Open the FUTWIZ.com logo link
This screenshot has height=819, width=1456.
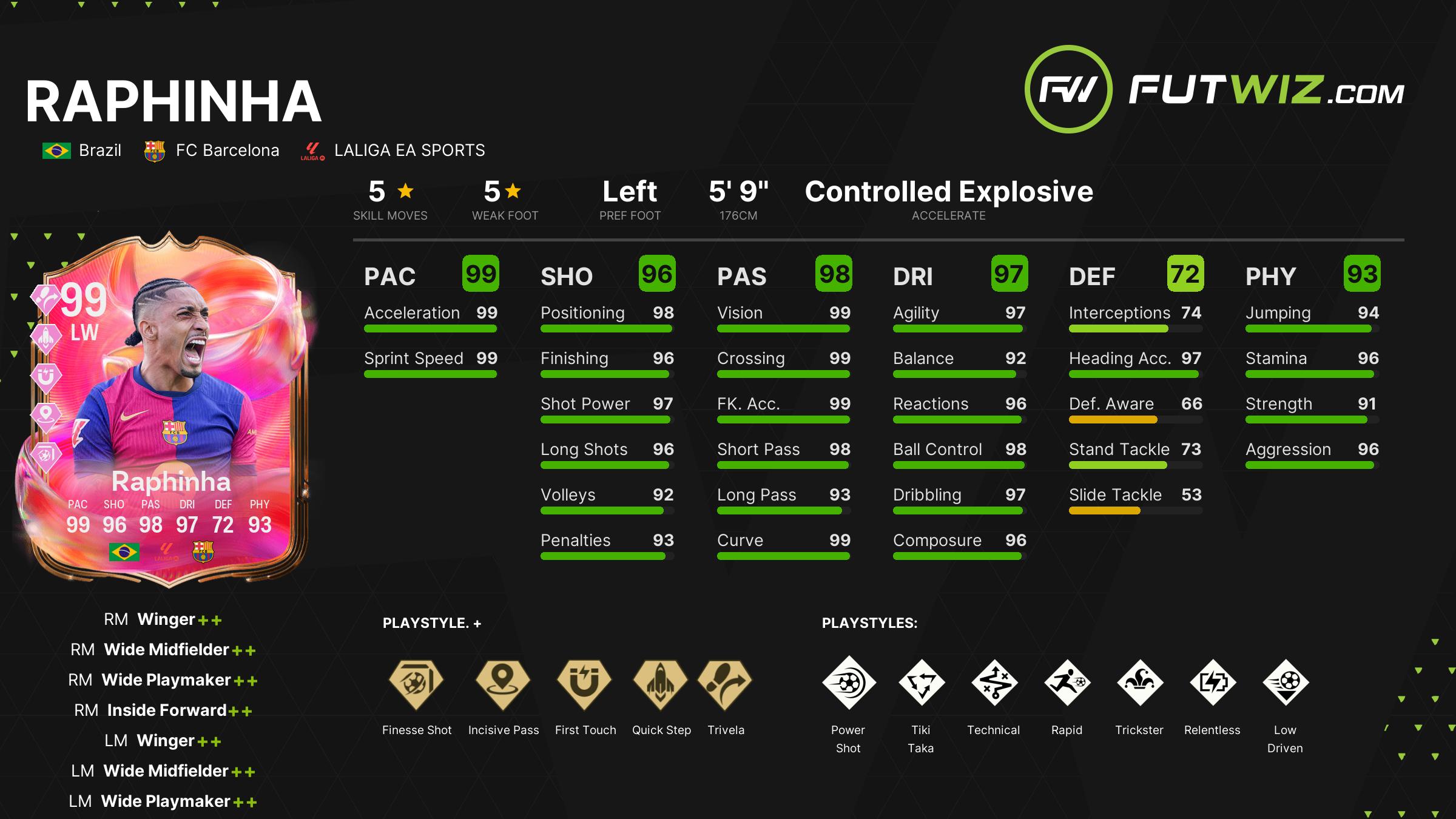pos(1215,90)
